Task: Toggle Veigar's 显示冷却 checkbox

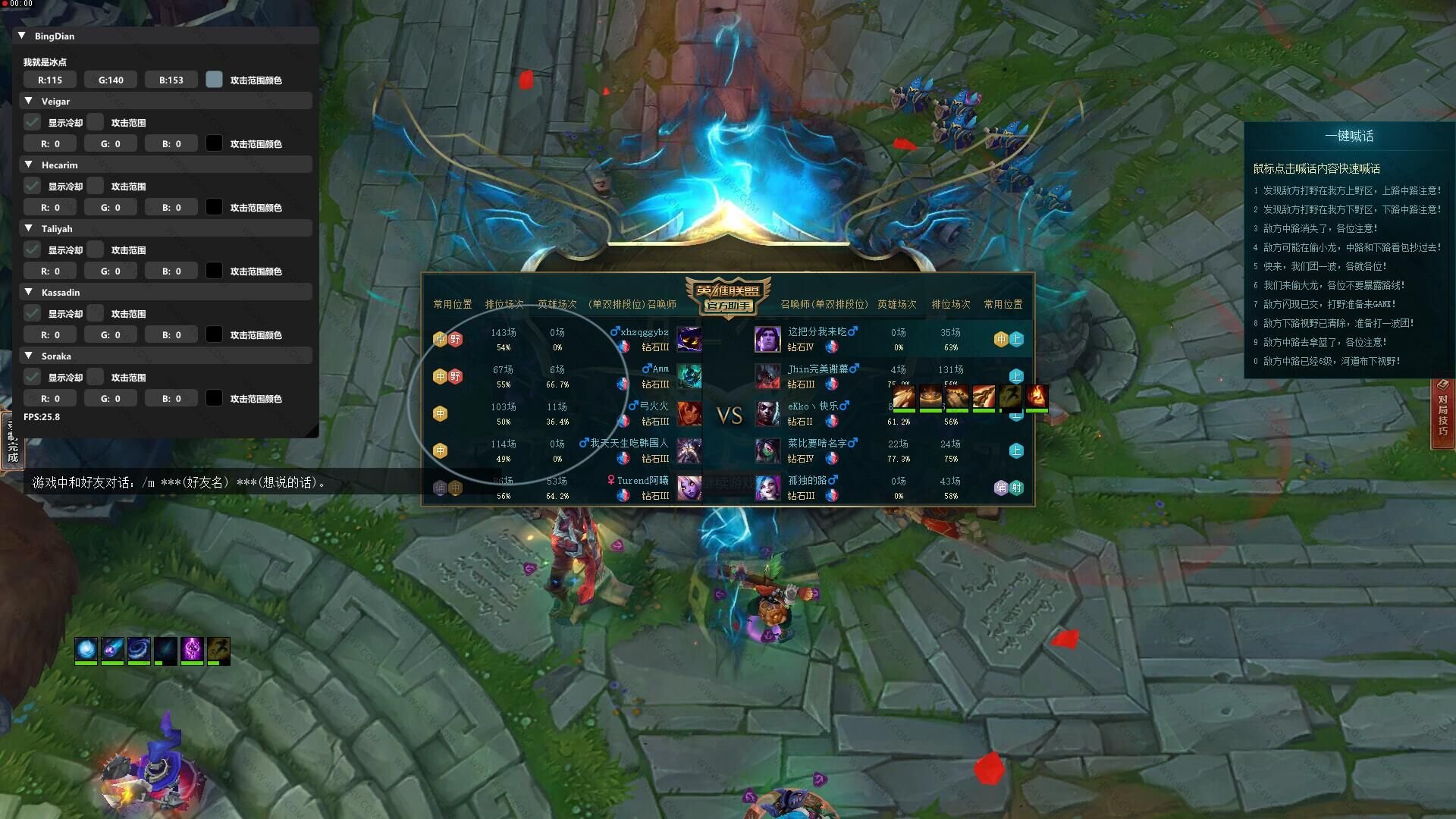Action: pyautogui.click(x=33, y=122)
